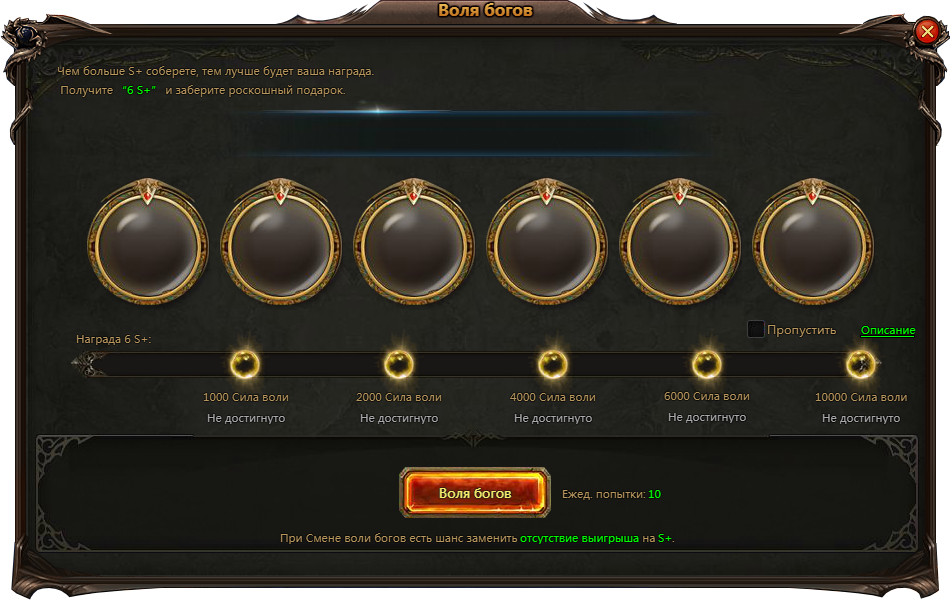
Task: Select the 2000 Сила воли reward orb
Action: [399, 365]
